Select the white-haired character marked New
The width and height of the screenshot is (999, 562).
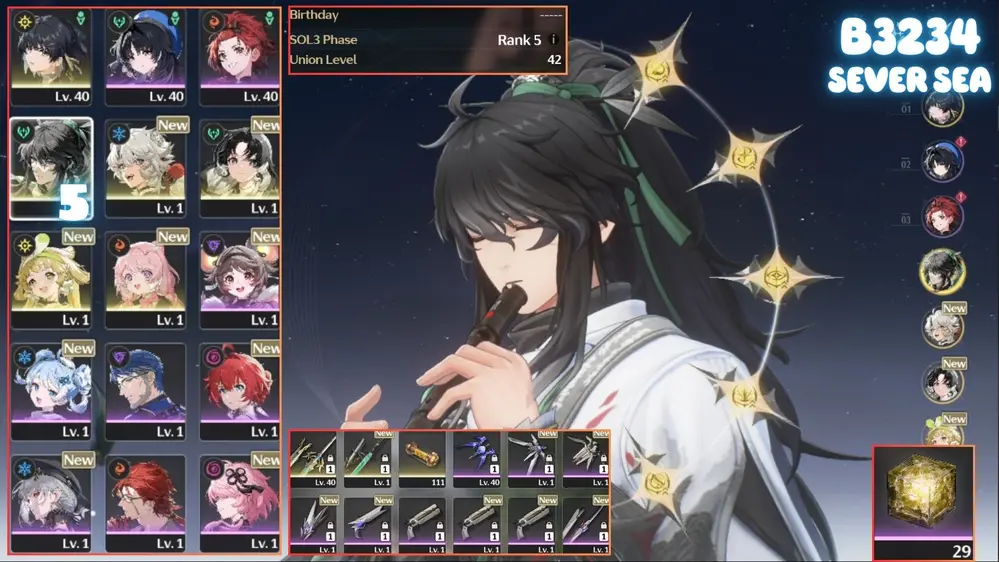pos(145,168)
